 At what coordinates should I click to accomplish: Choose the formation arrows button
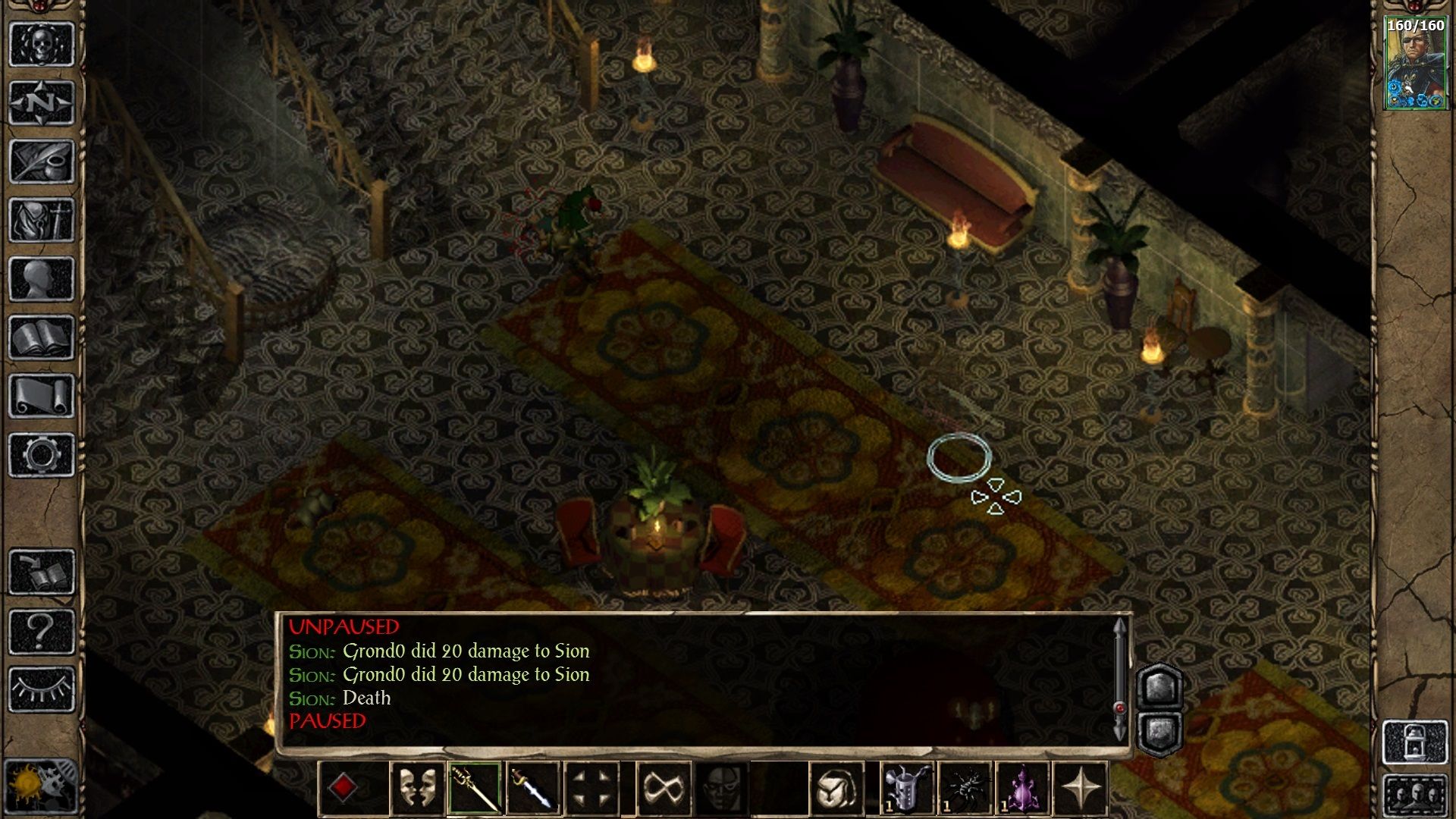coord(592,788)
